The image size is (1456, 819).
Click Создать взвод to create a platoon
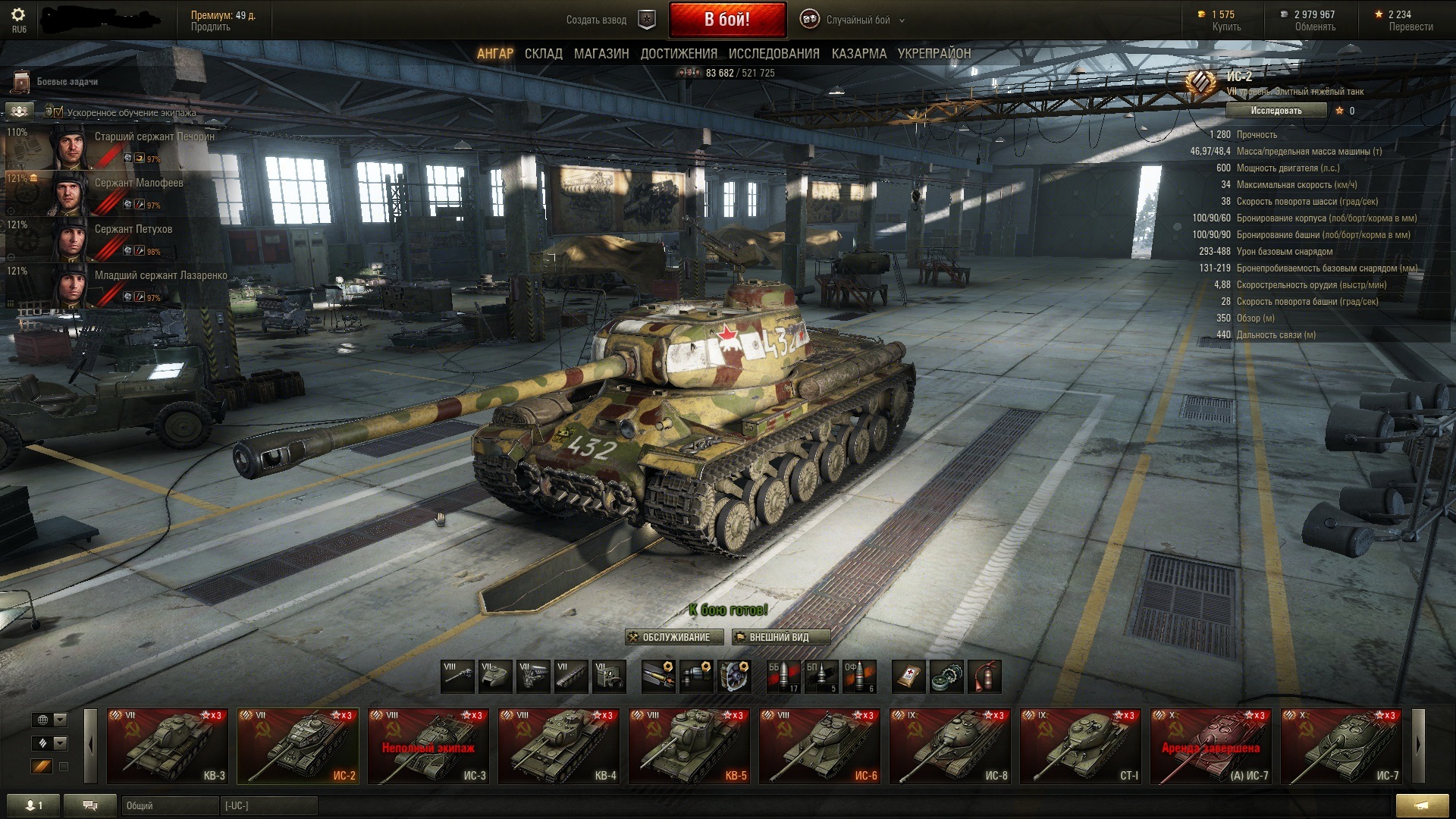click(597, 20)
